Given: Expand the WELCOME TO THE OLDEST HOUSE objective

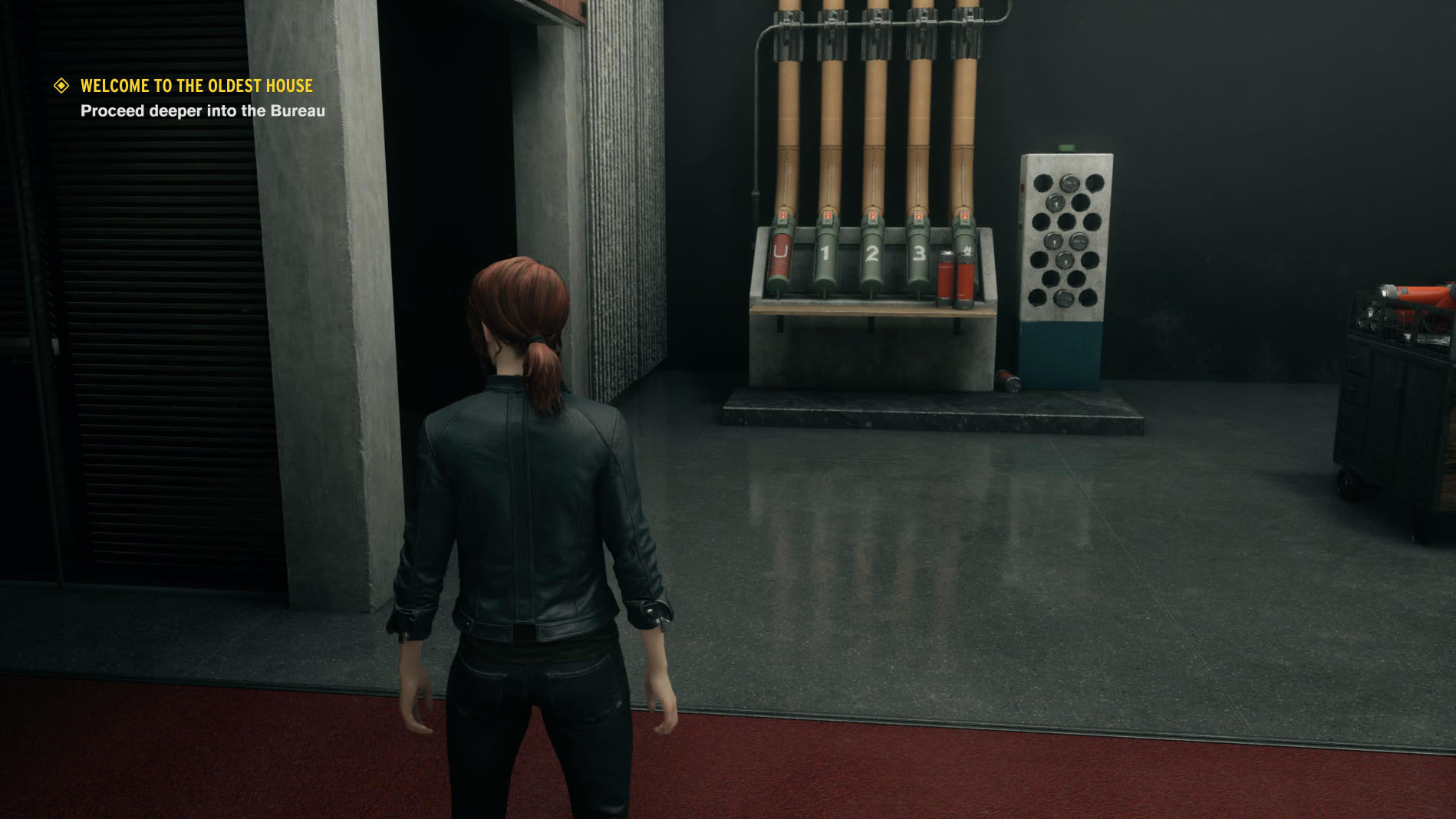Looking at the screenshot, I should tap(196, 86).
